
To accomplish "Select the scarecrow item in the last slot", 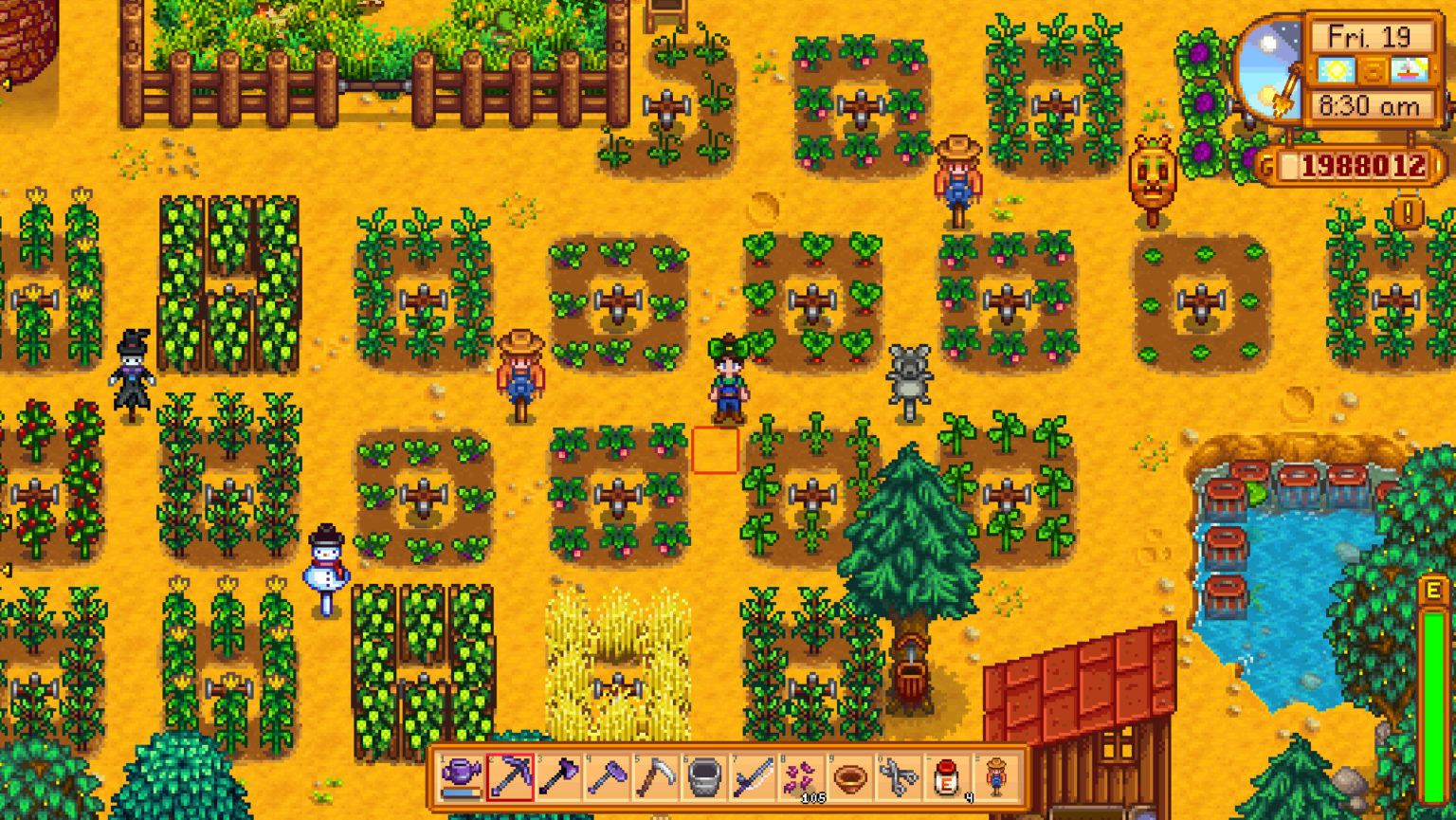I will [997, 775].
